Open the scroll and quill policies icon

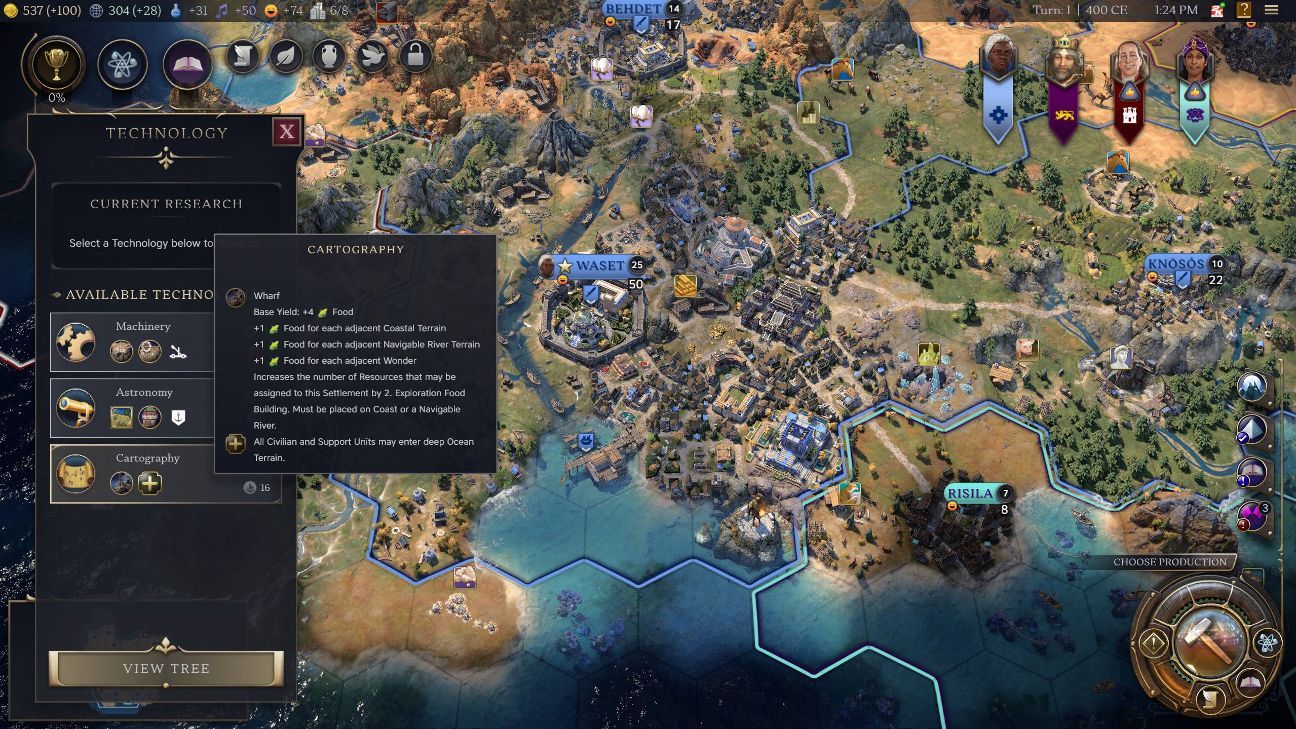[x=243, y=56]
